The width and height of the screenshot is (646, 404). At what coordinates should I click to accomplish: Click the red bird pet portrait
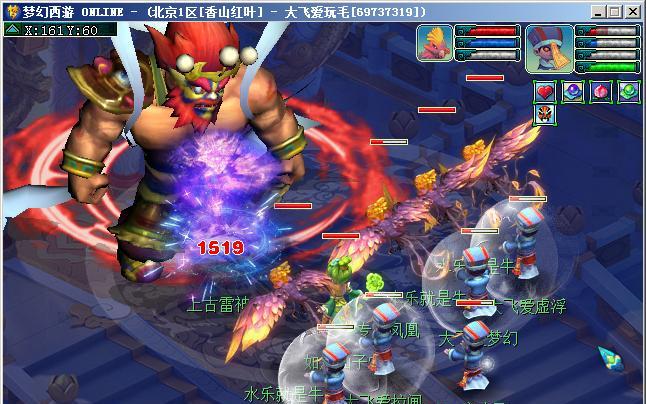click(435, 44)
